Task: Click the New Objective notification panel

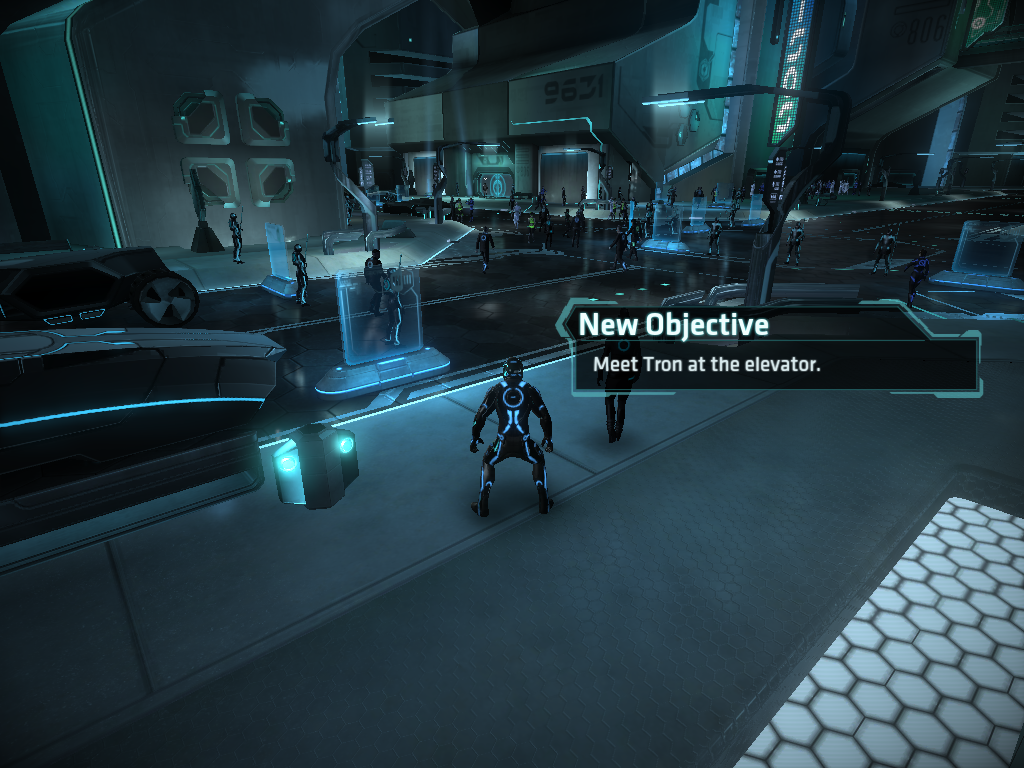Action: click(768, 346)
